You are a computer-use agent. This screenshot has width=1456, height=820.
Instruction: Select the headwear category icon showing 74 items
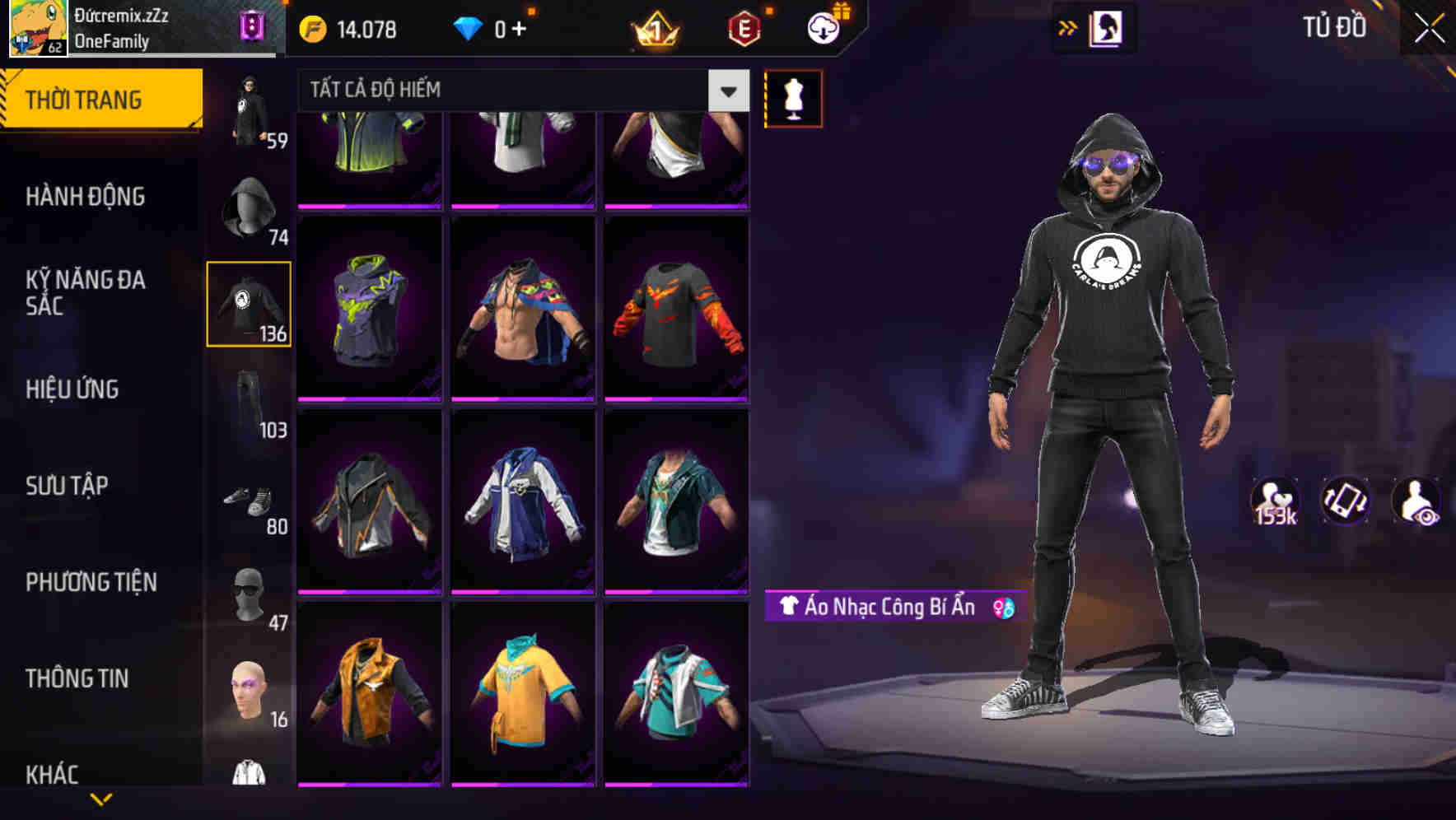[249, 206]
